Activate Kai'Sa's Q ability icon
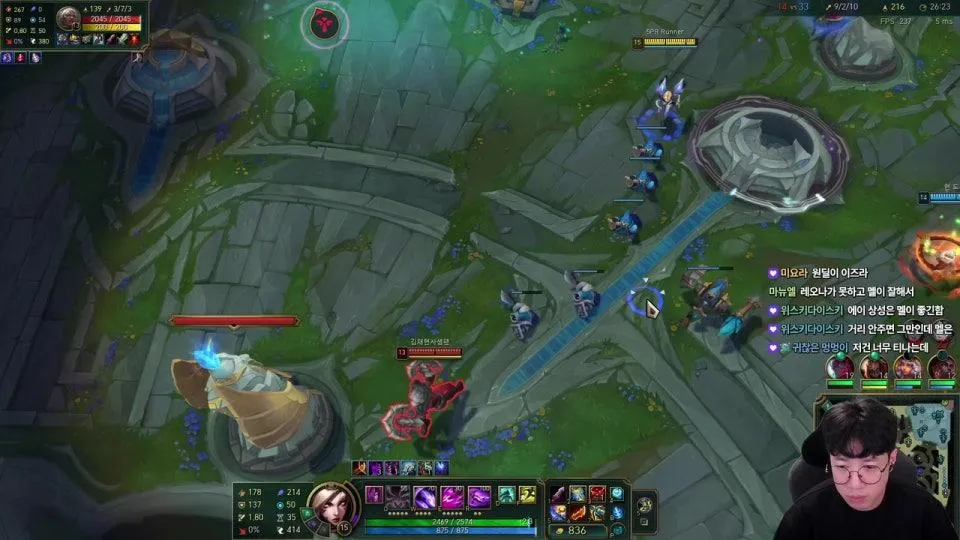960x540 pixels. pos(399,497)
